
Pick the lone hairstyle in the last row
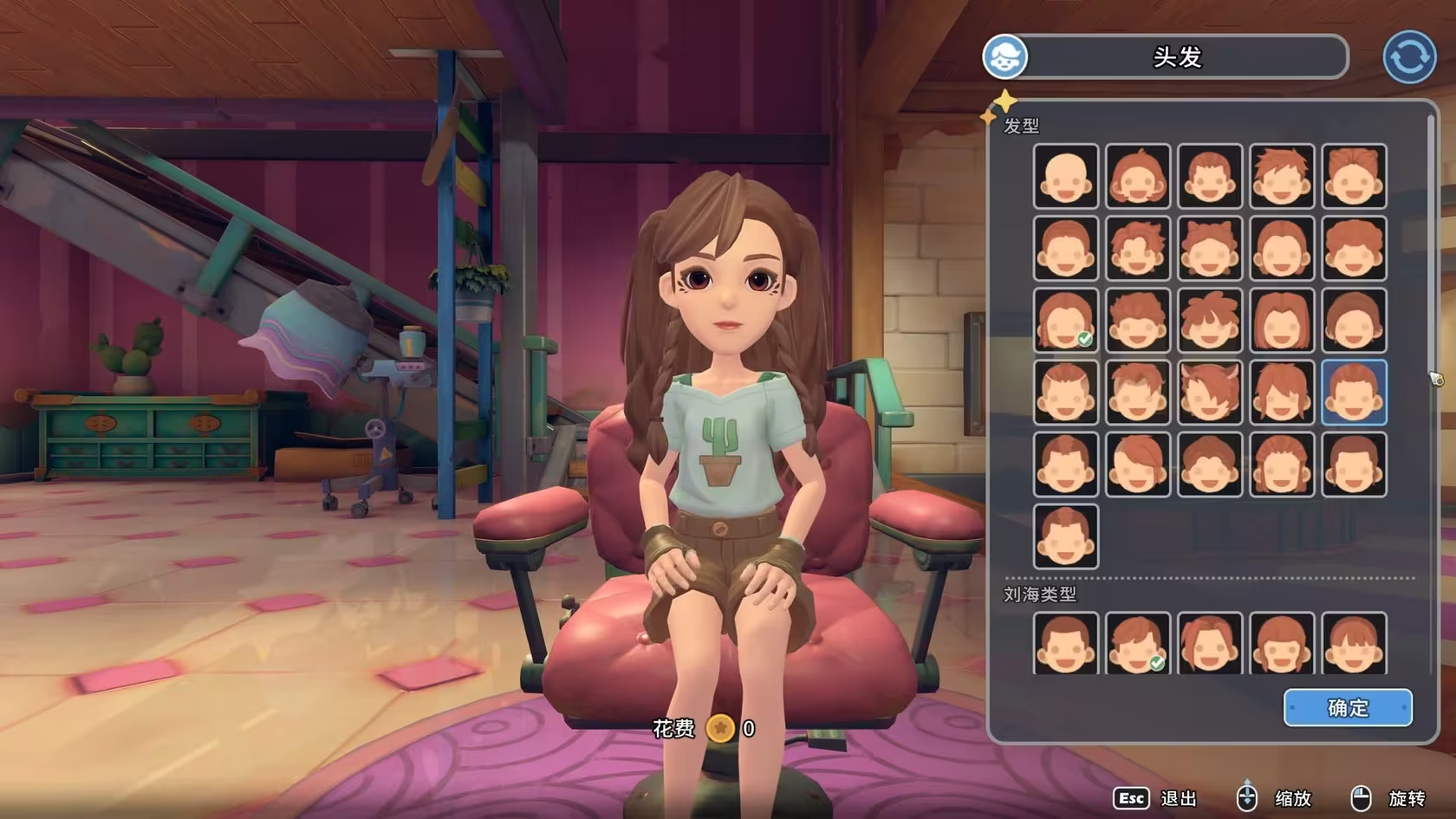[x=1066, y=536]
